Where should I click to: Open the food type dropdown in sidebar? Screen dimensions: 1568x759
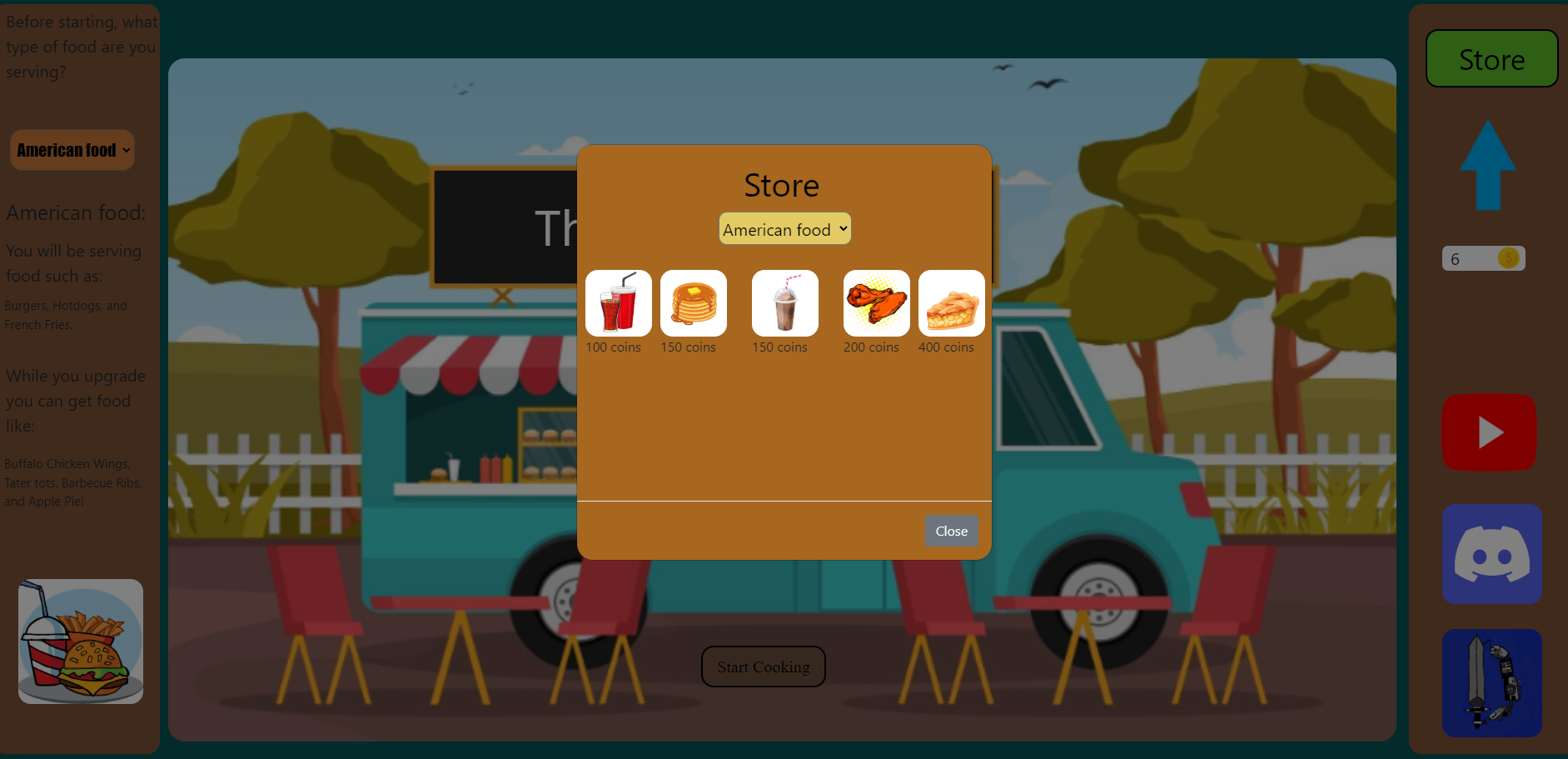click(72, 150)
